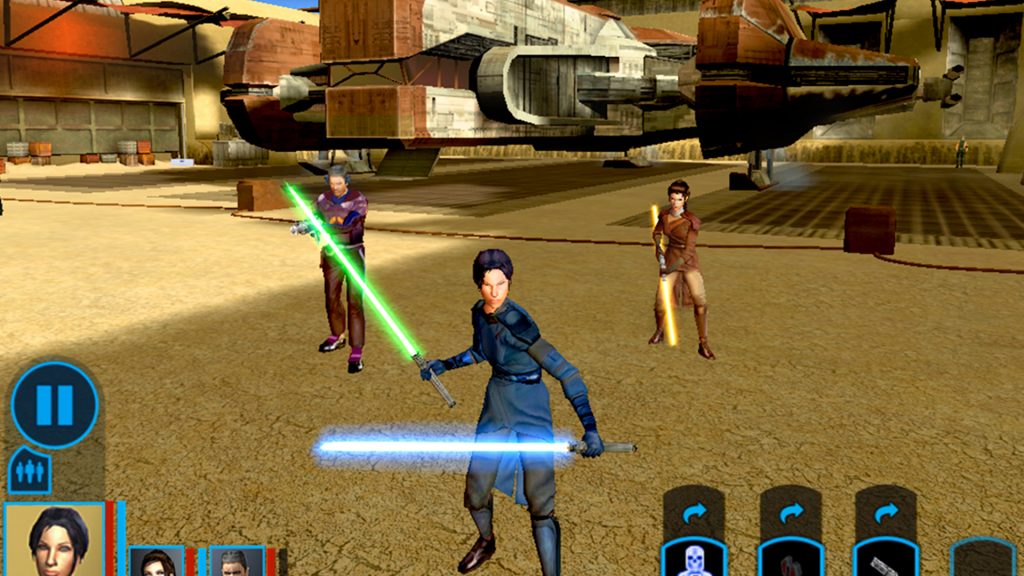Cycle the arrow above the grey device slot
Viewport: 1024px width, 576px height.
pyautogui.click(x=885, y=512)
